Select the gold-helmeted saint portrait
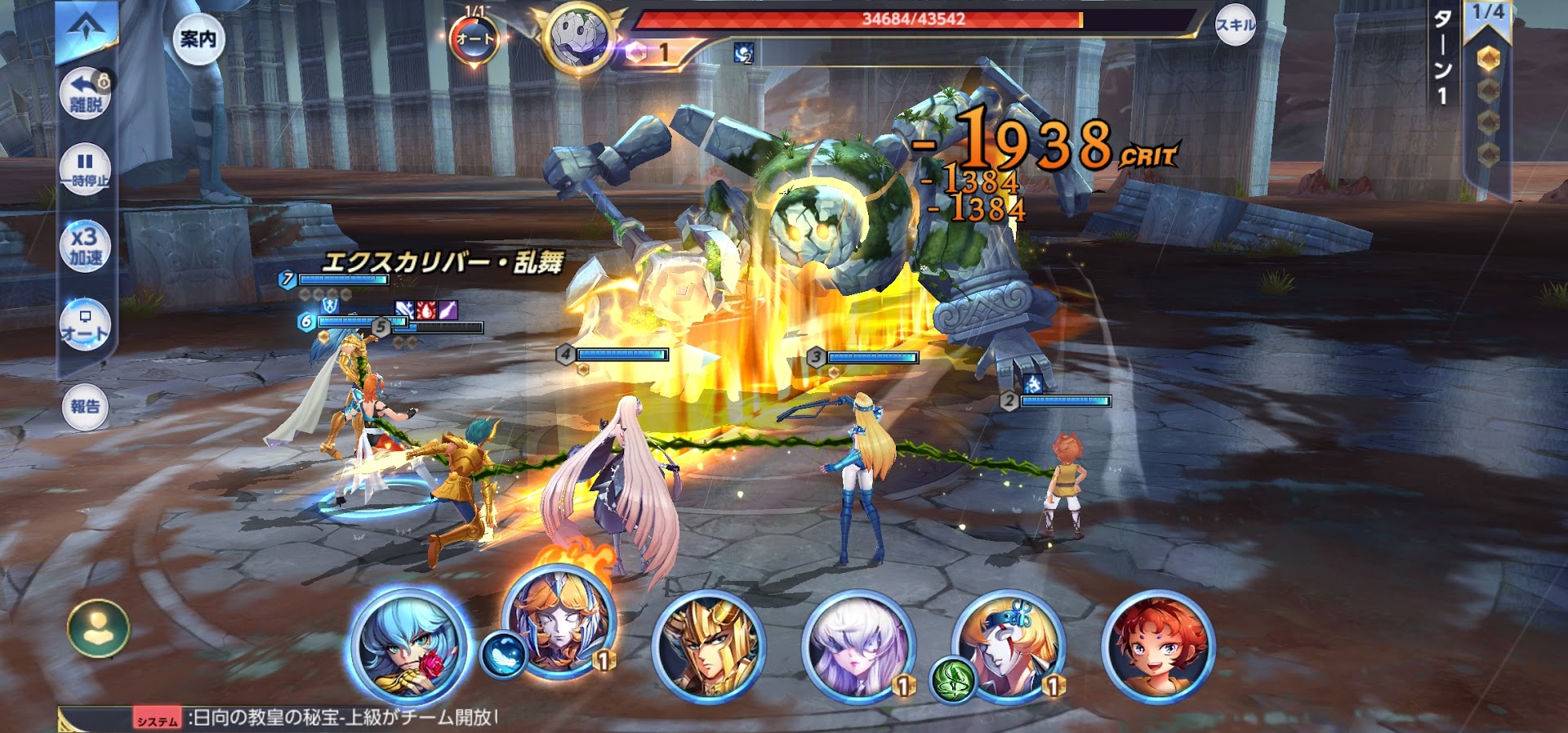Screen dimensions: 1568x733 [x=709, y=647]
